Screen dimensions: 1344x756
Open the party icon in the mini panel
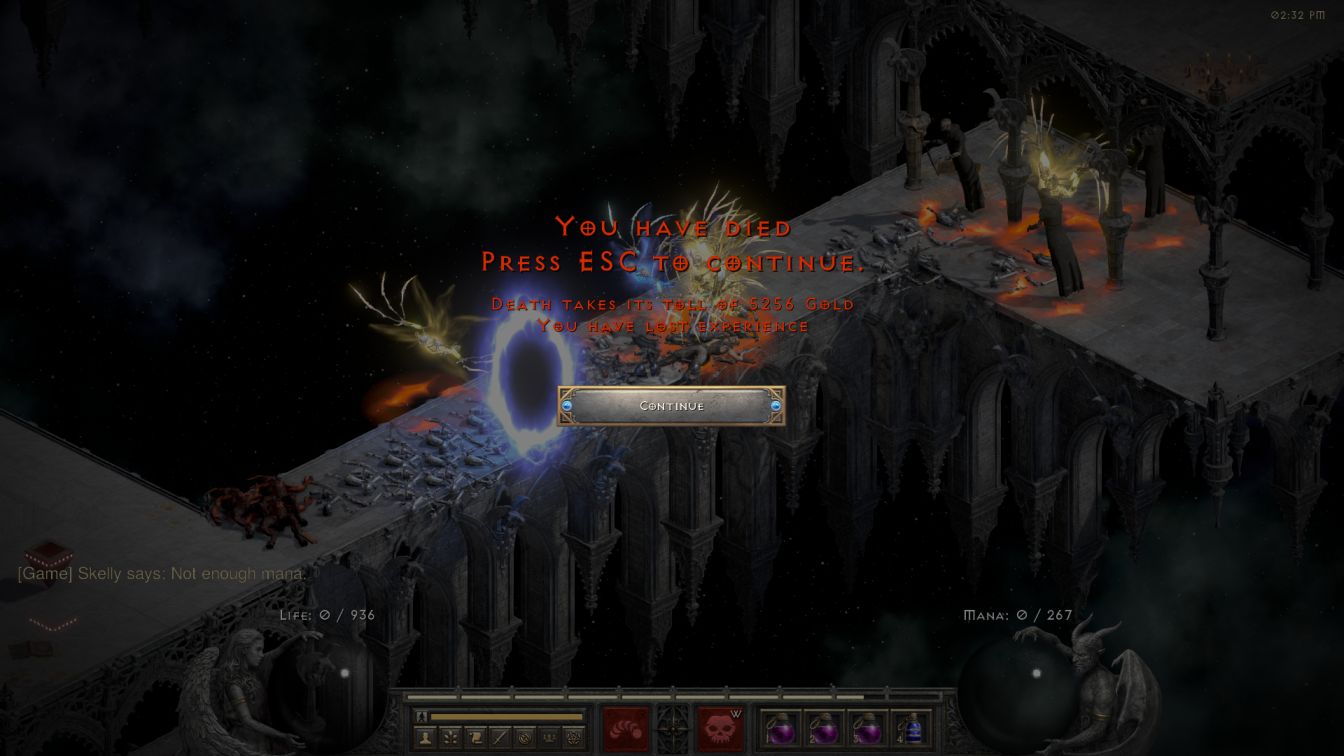point(550,738)
